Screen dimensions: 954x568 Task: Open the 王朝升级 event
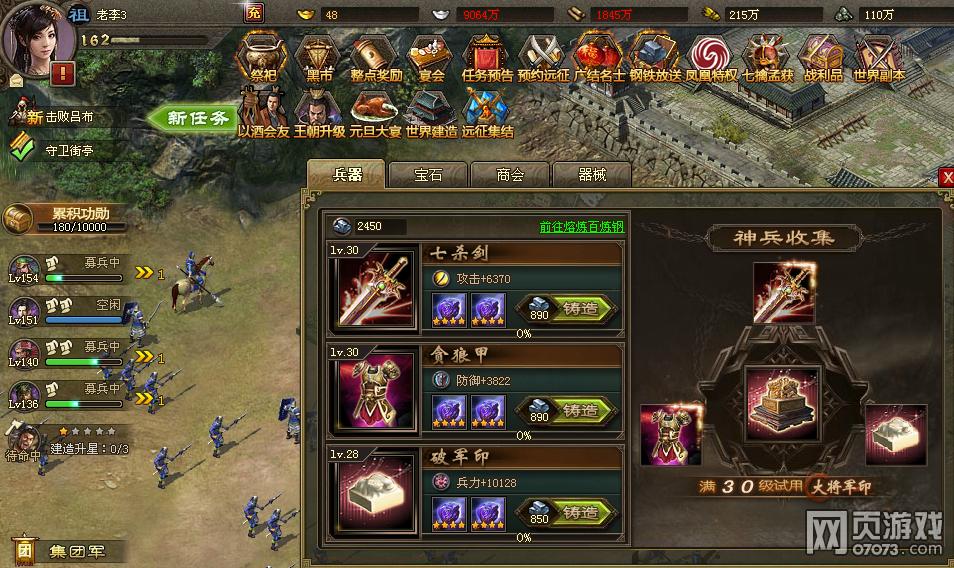coord(319,112)
